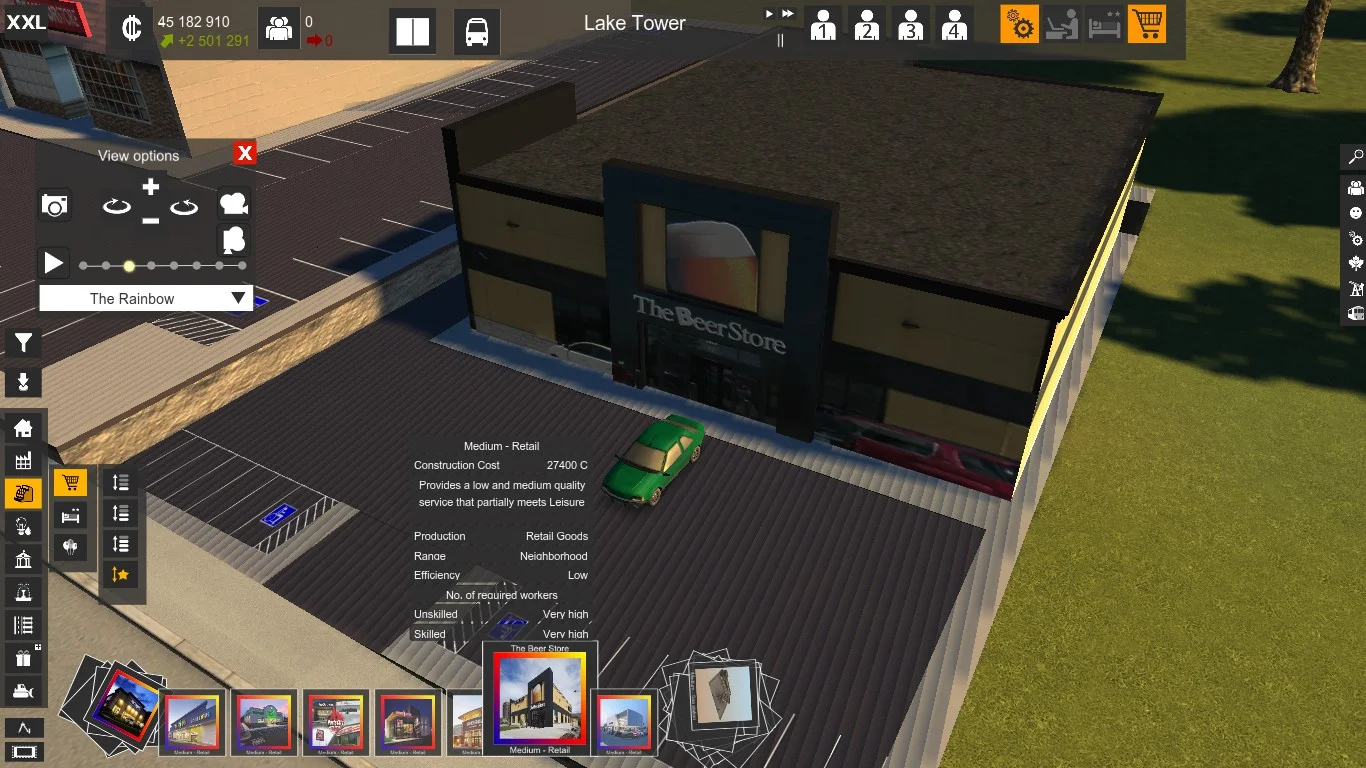Image resolution: width=1366 pixels, height=768 pixels.
Task: Zoom in with the plus button
Action: point(150,187)
